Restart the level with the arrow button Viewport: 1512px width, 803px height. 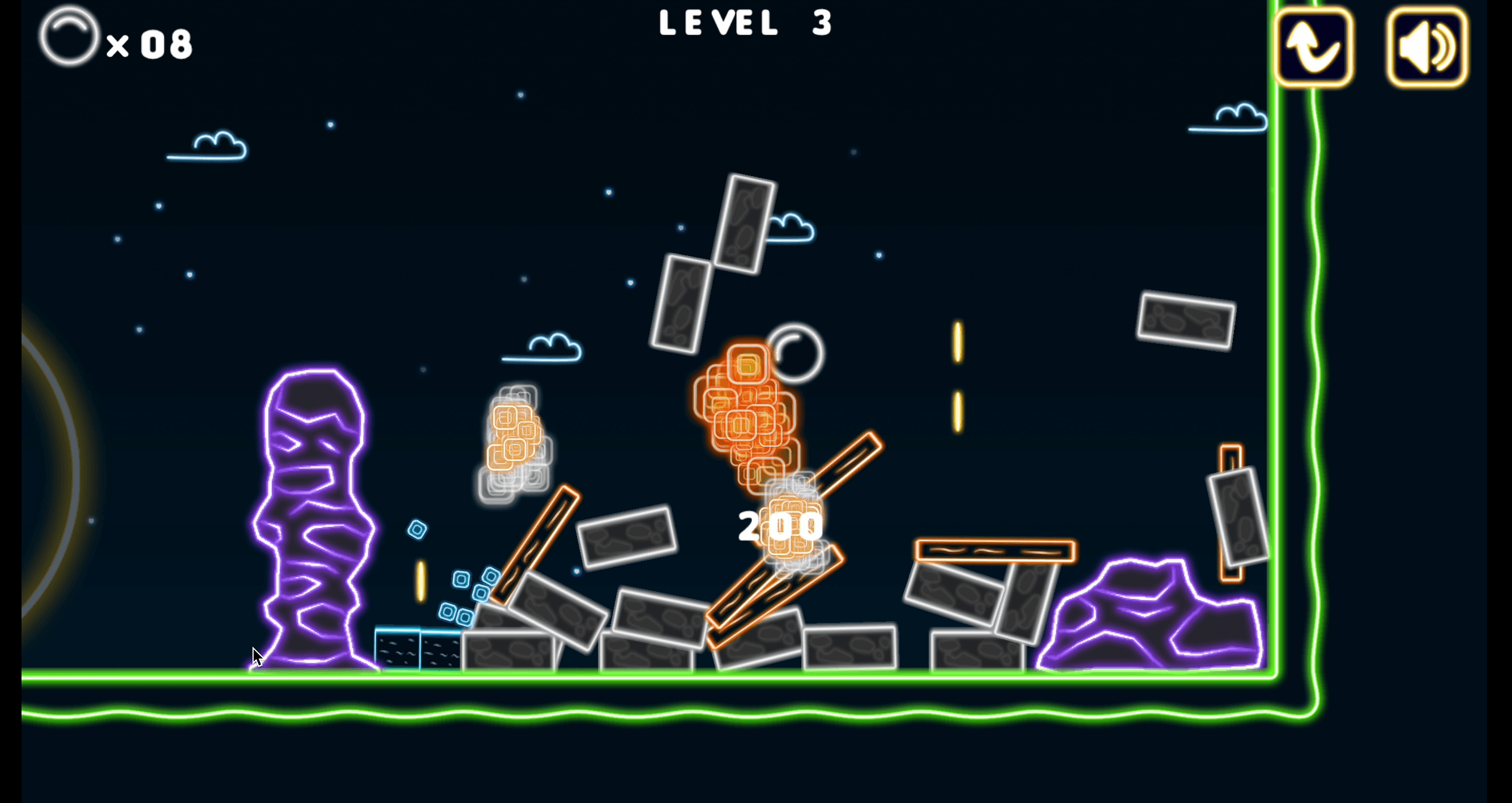[1313, 47]
